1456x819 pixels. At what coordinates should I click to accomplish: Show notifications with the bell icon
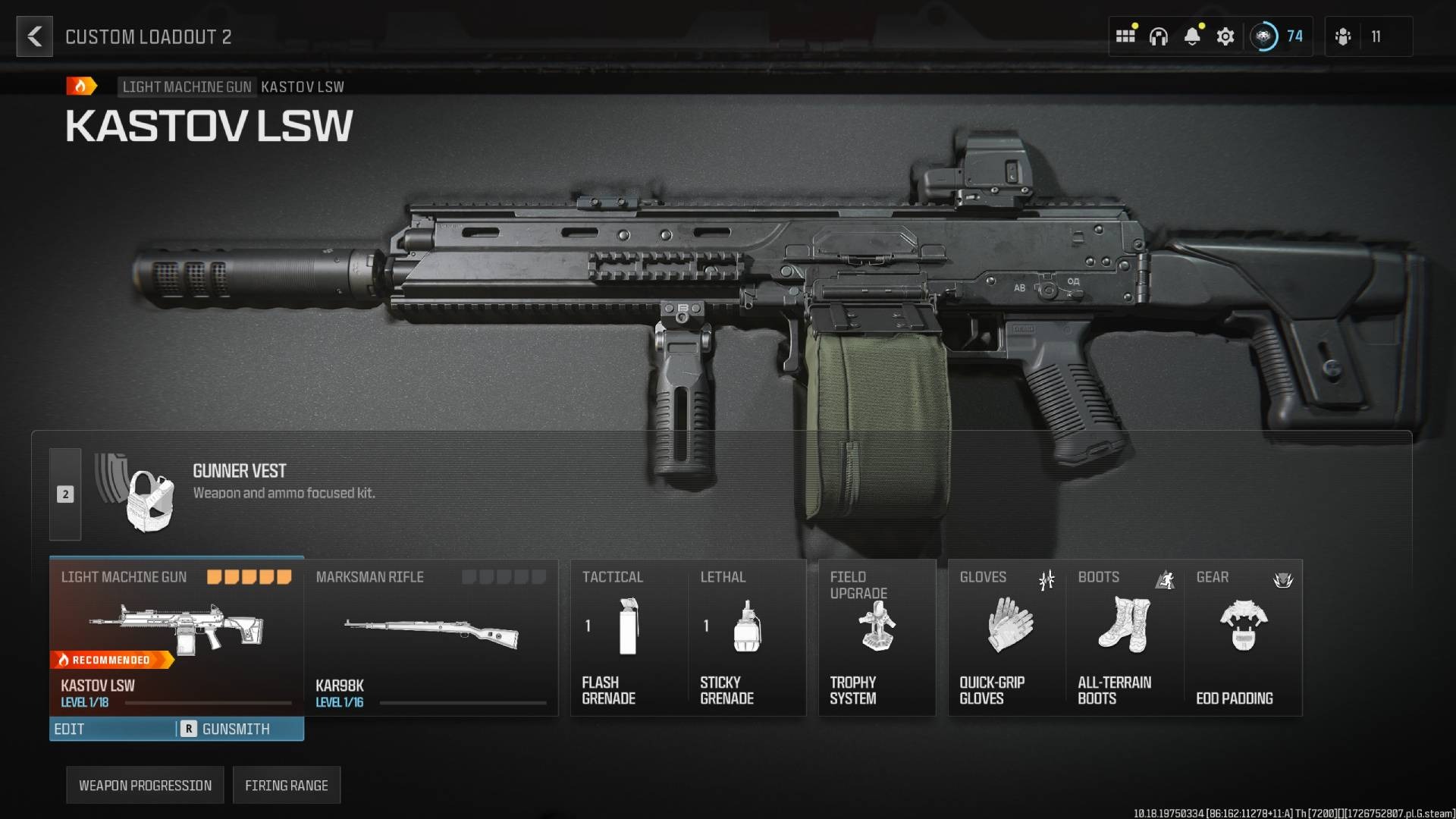[1192, 36]
